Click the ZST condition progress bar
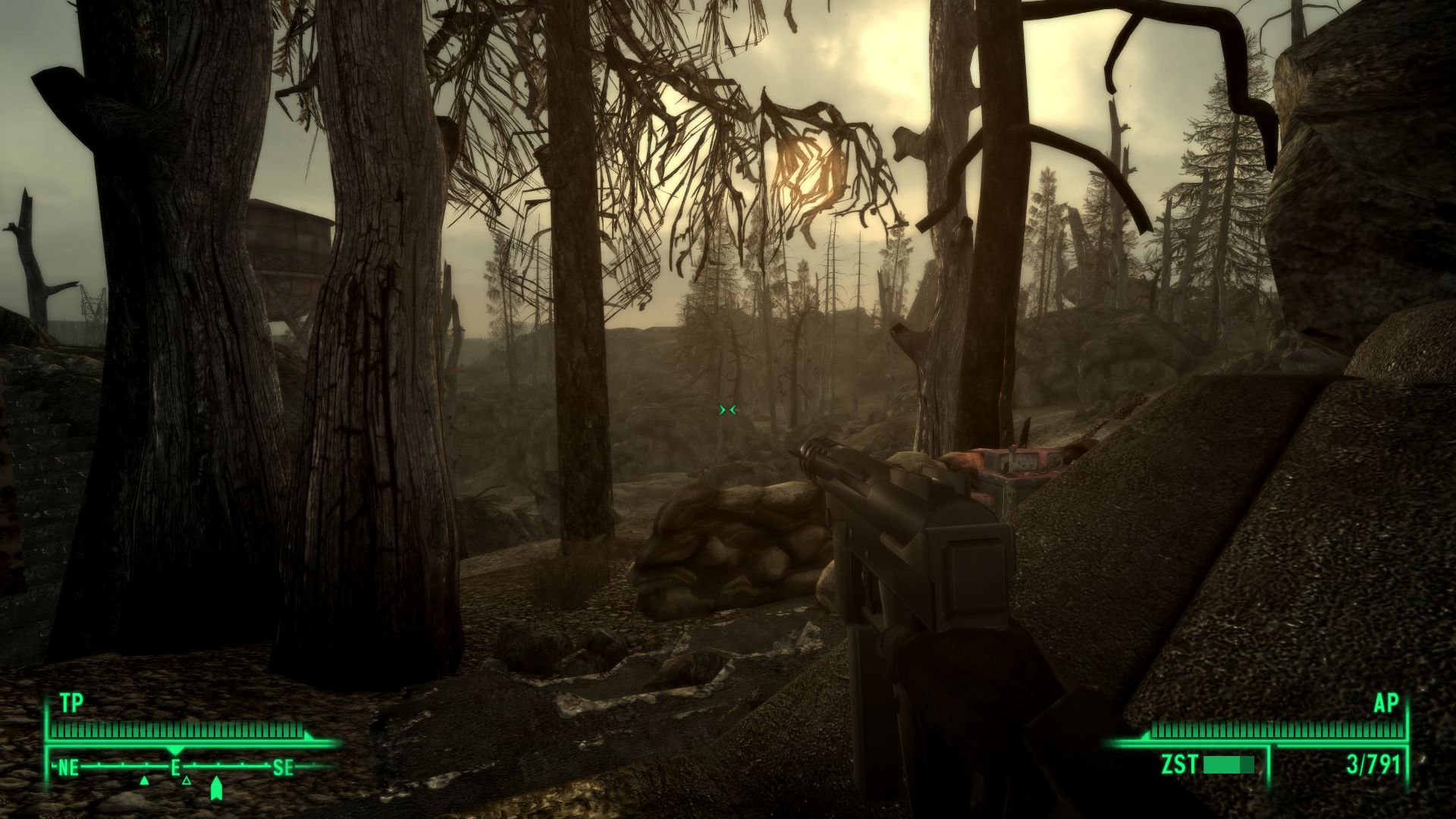 pos(1228,764)
